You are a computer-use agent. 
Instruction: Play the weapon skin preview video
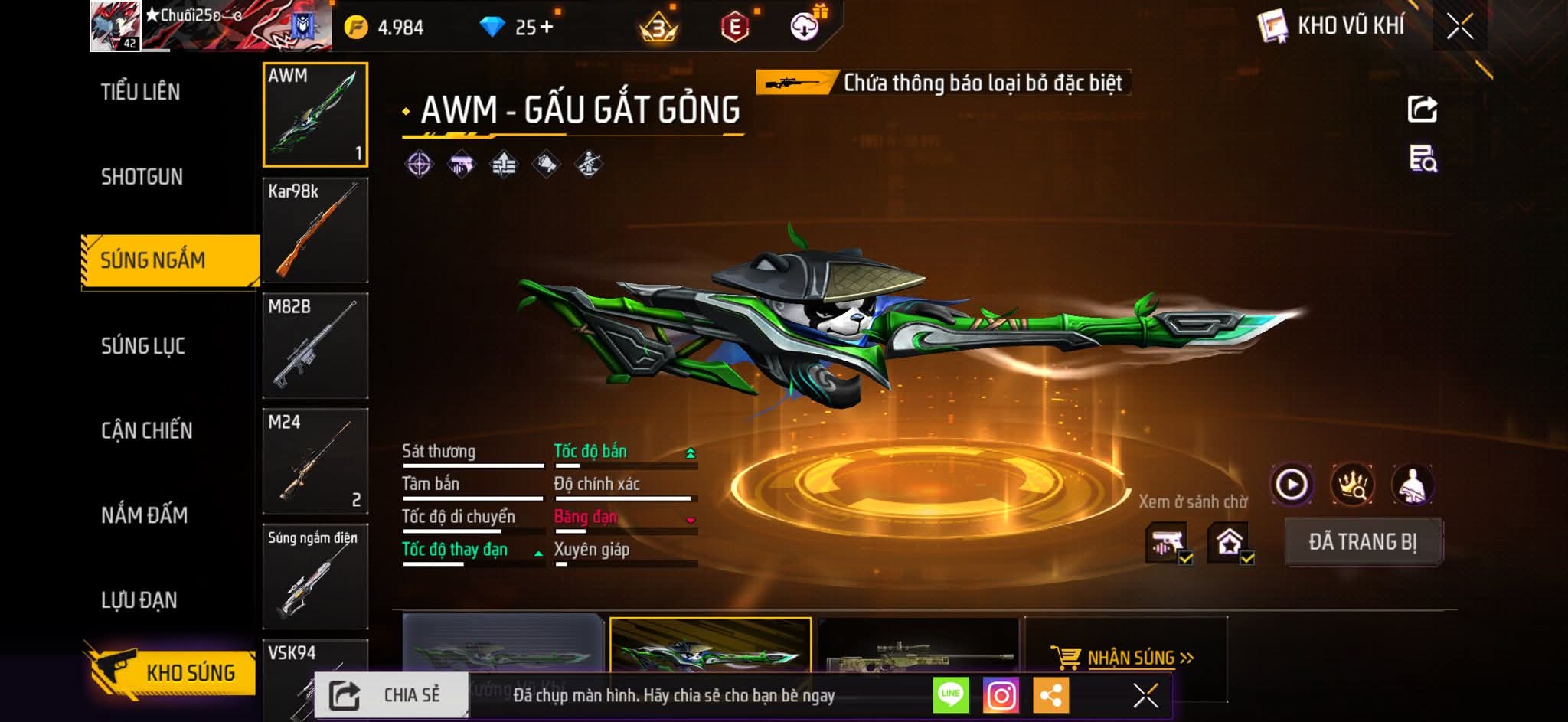point(1292,485)
